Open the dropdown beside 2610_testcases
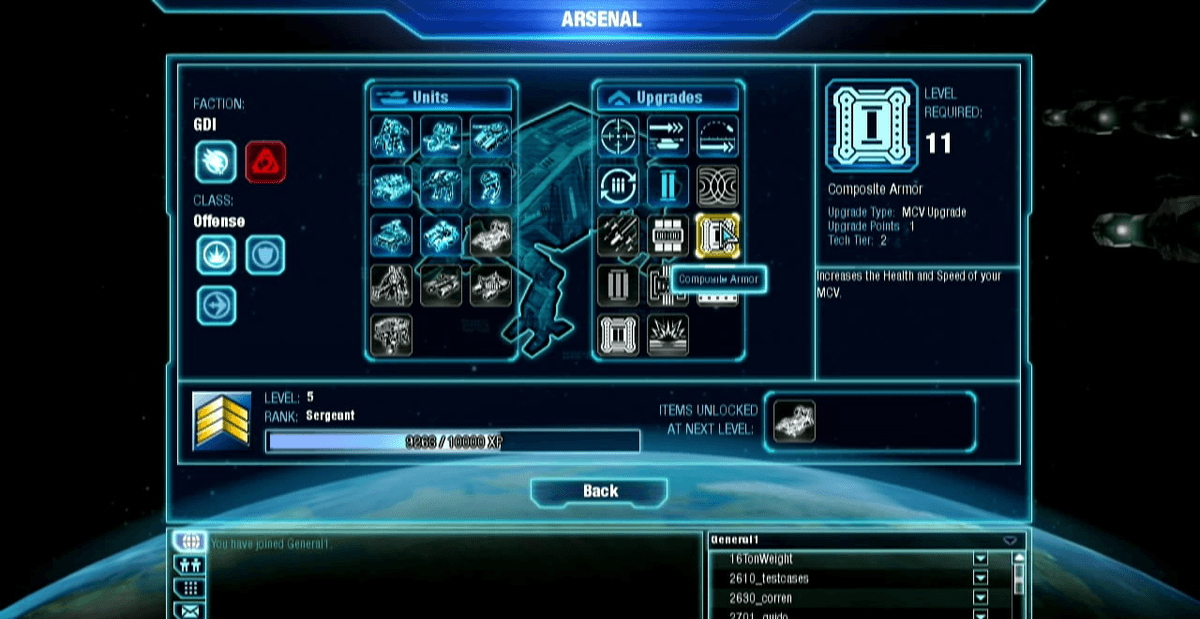The width and height of the screenshot is (1200, 619). pos(980,579)
